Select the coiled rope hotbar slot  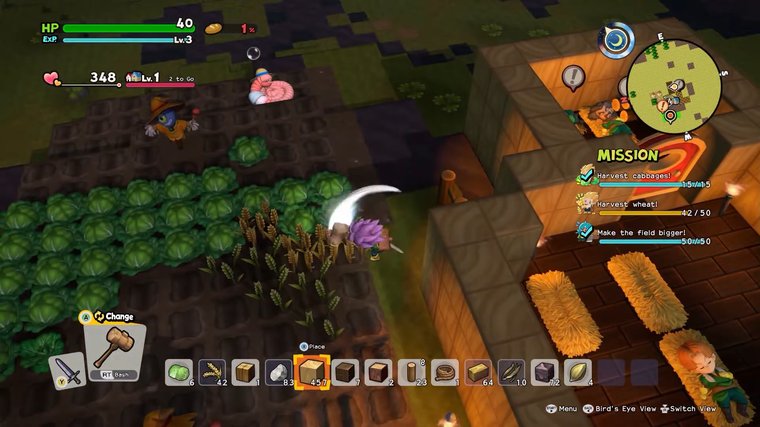(x=445, y=373)
